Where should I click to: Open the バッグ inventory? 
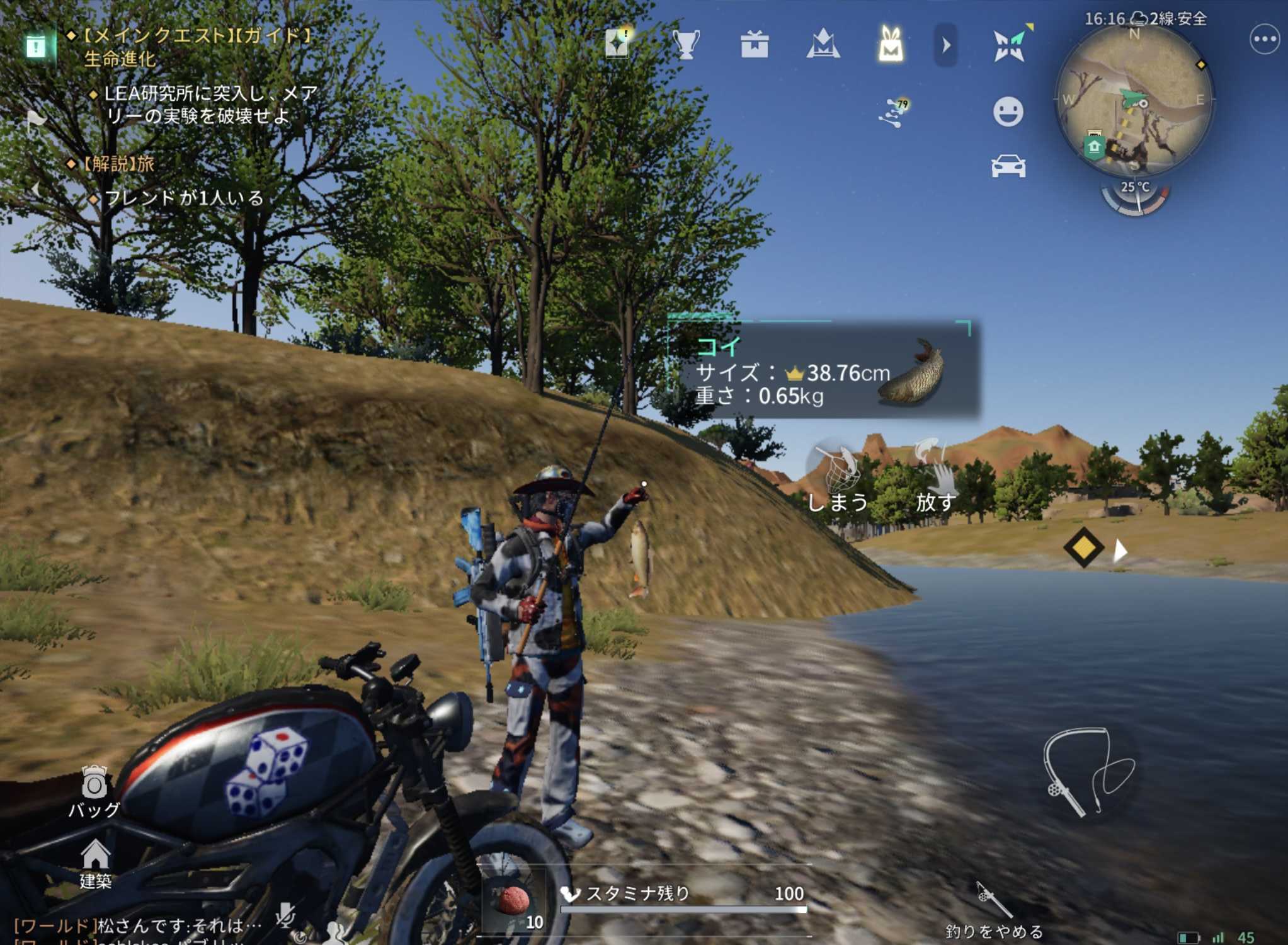click(x=94, y=791)
